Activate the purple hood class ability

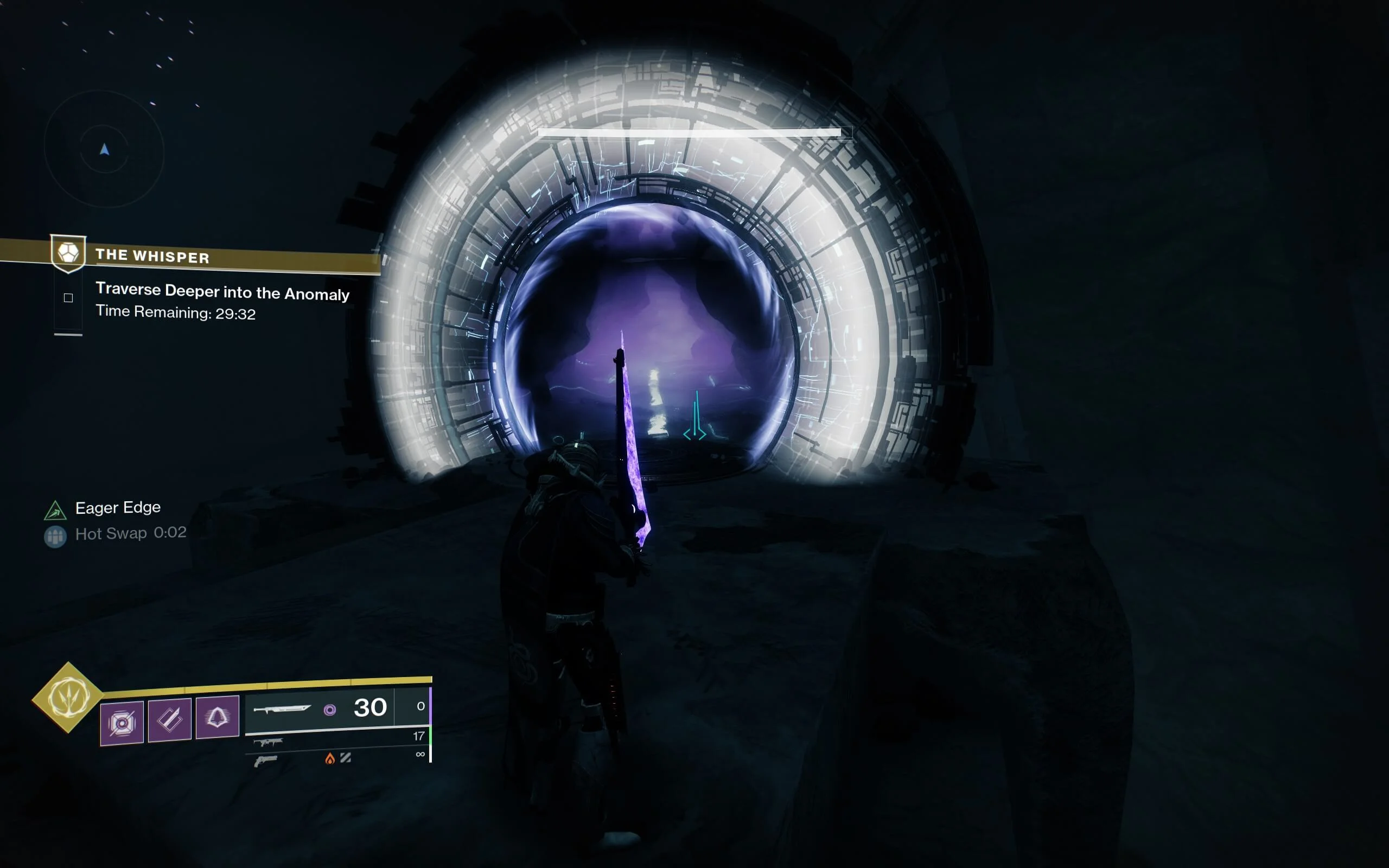coord(217,717)
